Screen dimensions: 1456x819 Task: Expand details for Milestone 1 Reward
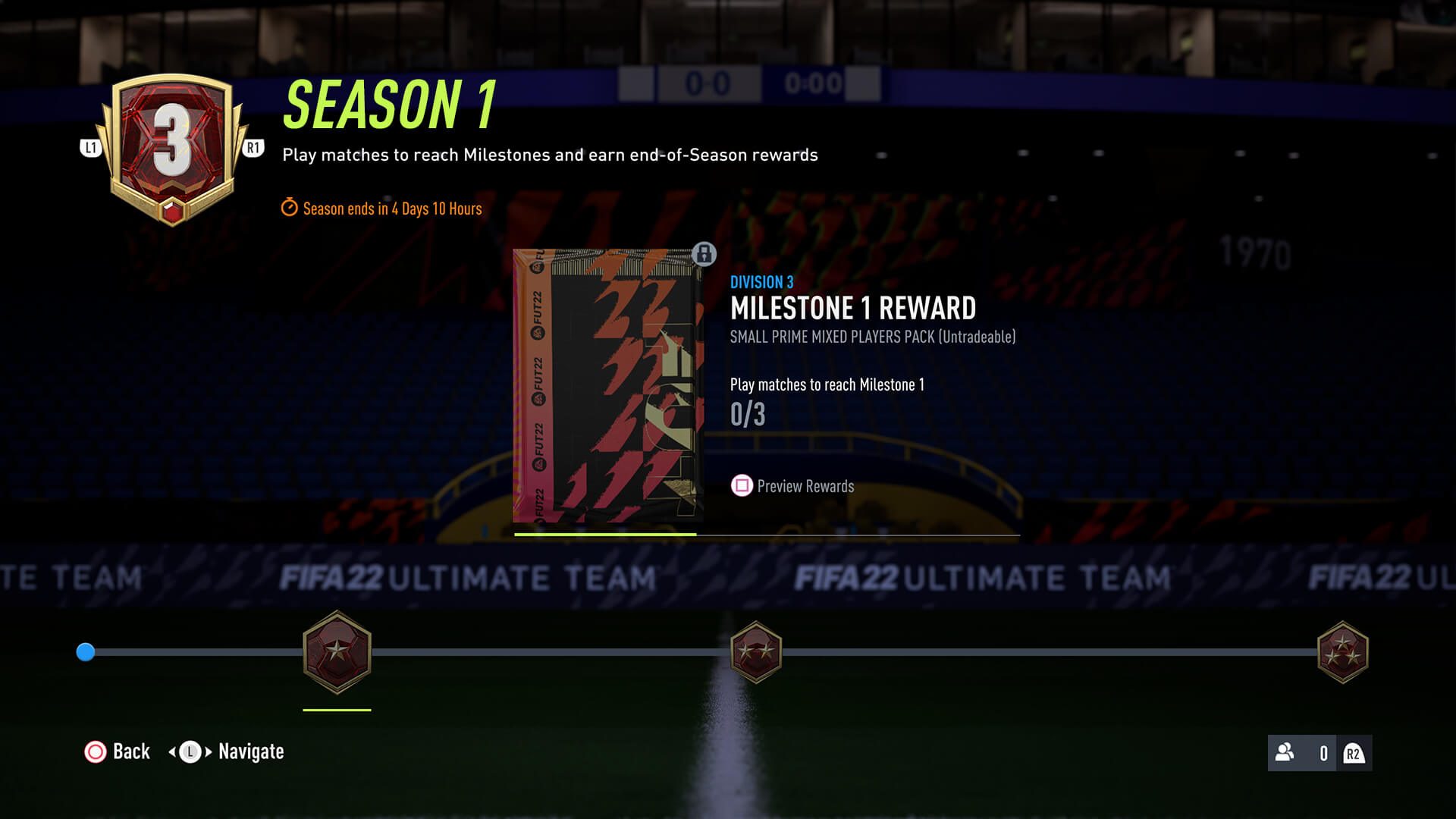point(854,309)
